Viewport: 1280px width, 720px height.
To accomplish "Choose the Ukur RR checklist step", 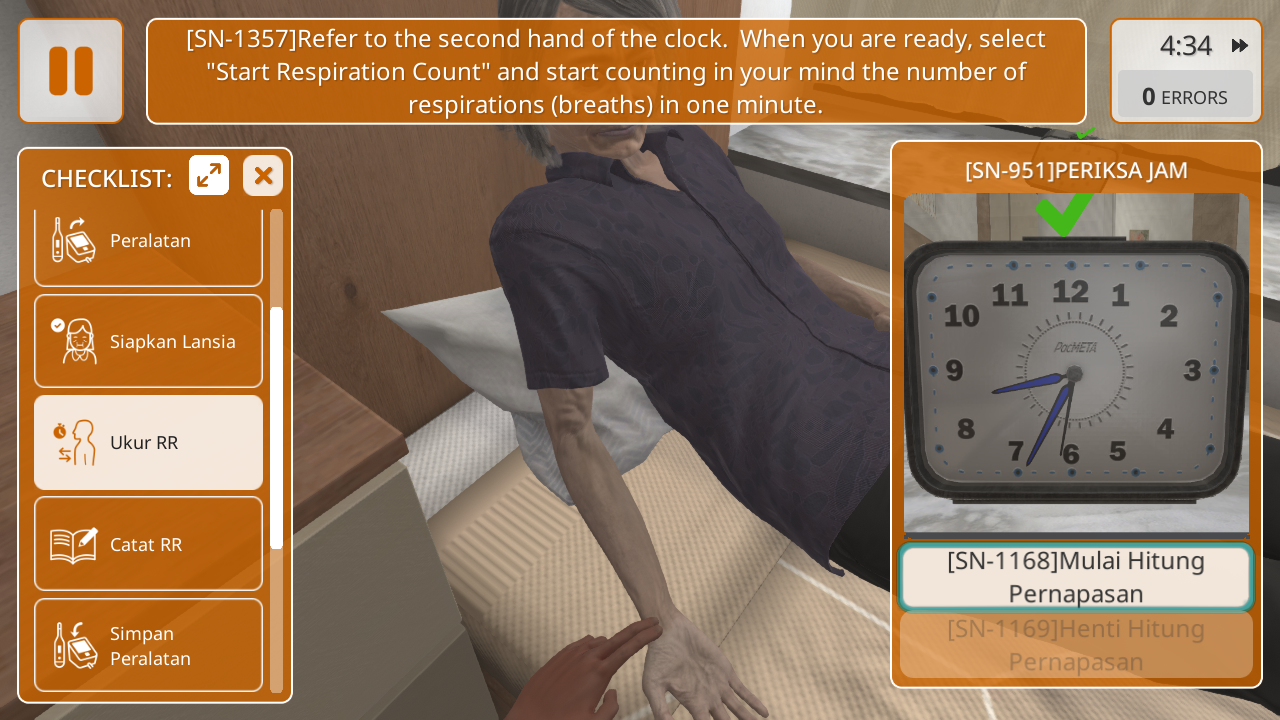I will pyautogui.click(x=148, y=443).
